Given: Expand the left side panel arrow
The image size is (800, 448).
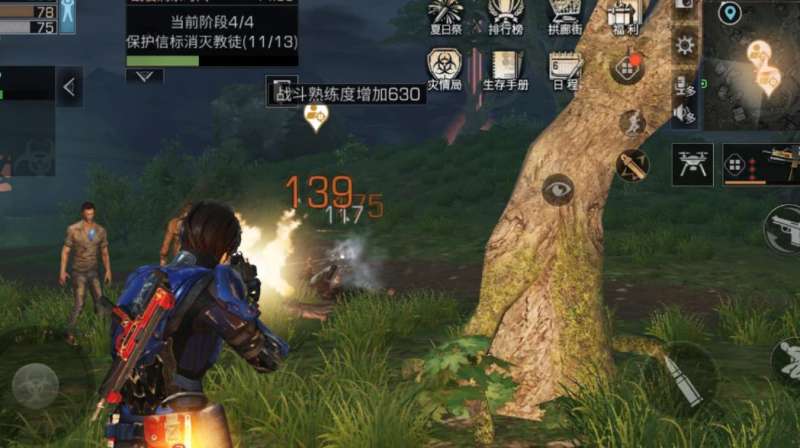Looking at the screenshot, I should [x=69, y=87].
